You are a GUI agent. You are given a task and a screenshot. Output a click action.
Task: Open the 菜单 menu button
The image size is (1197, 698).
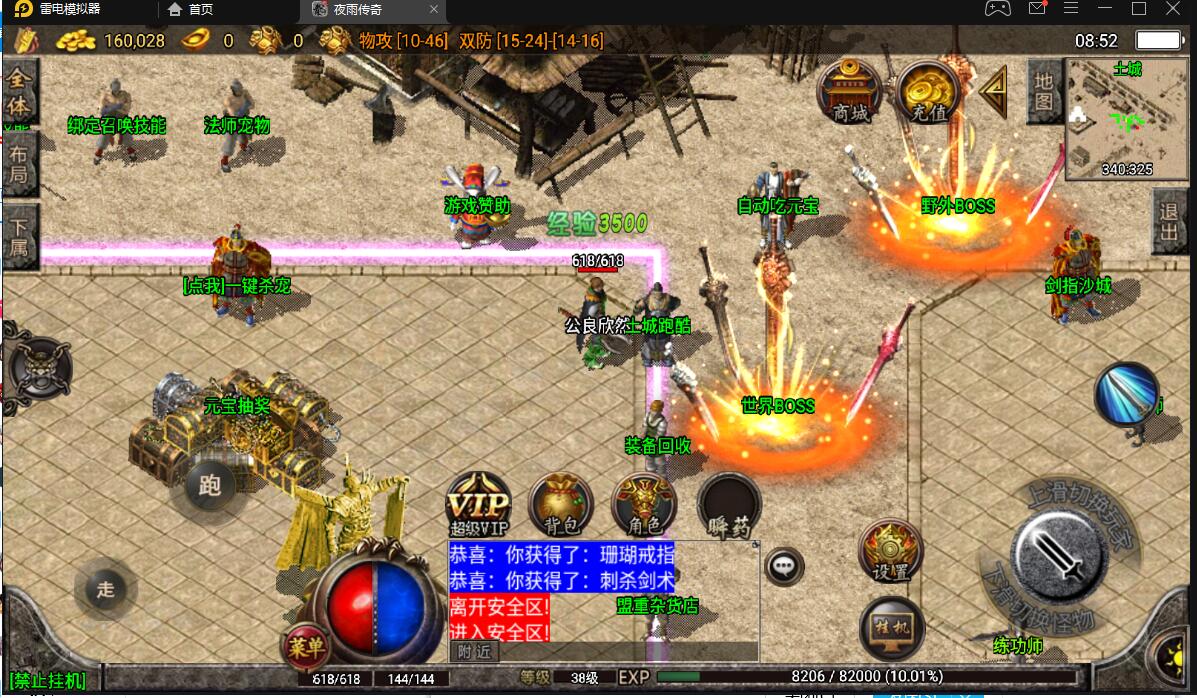[305, 648]
